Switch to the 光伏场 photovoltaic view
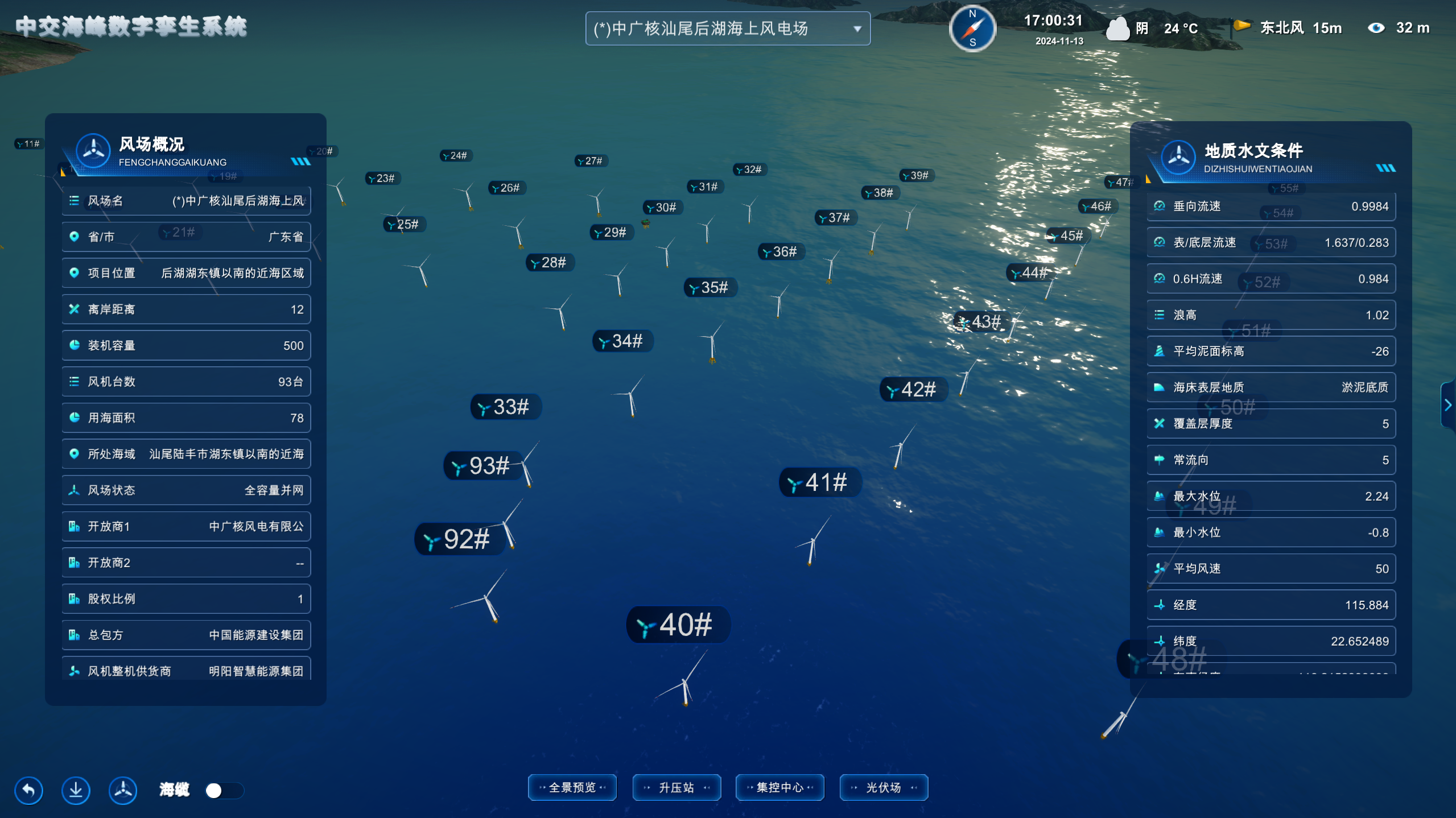The width and height of the screenshot is (1456, 818). pyautogui.click(x=884, y=787)
